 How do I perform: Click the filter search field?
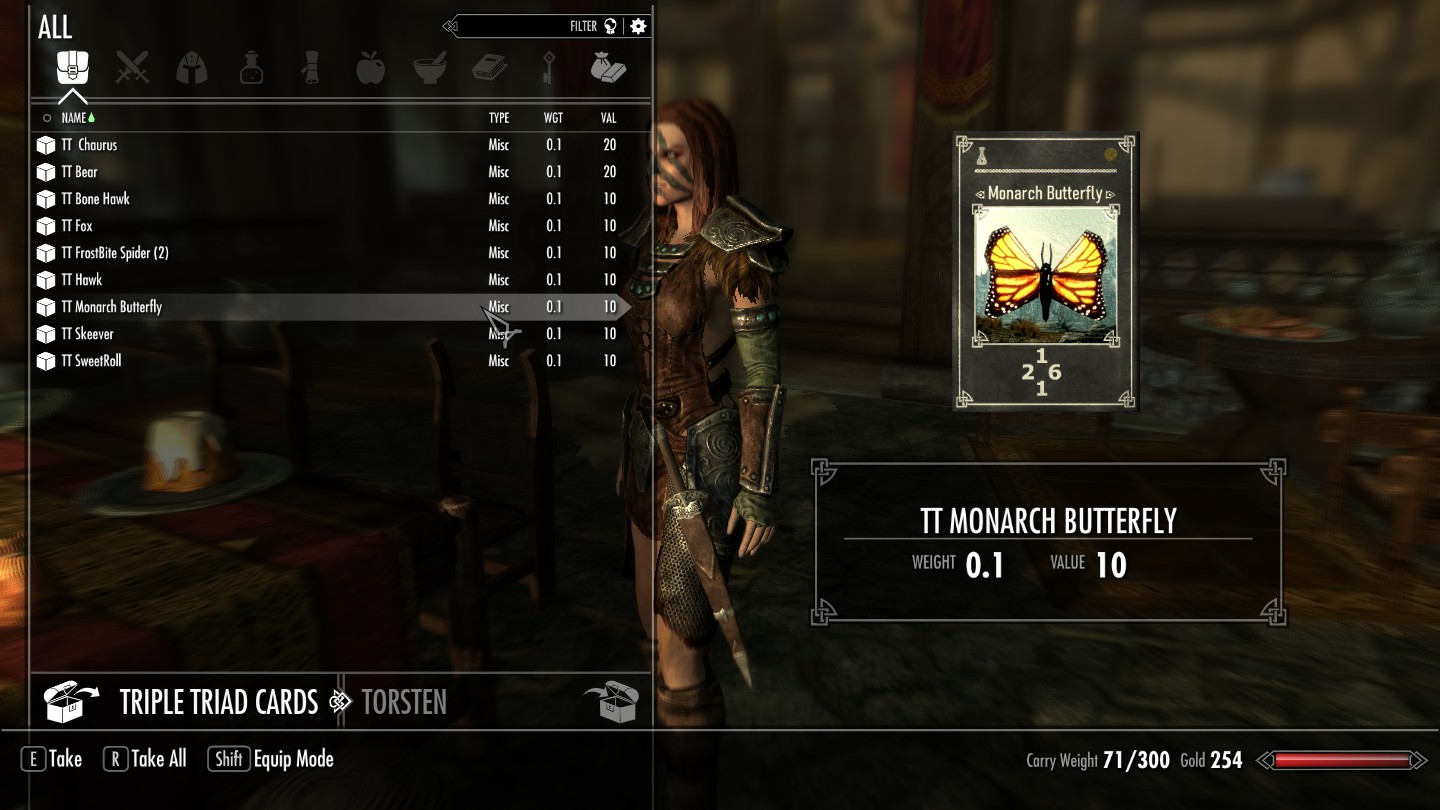530,27
